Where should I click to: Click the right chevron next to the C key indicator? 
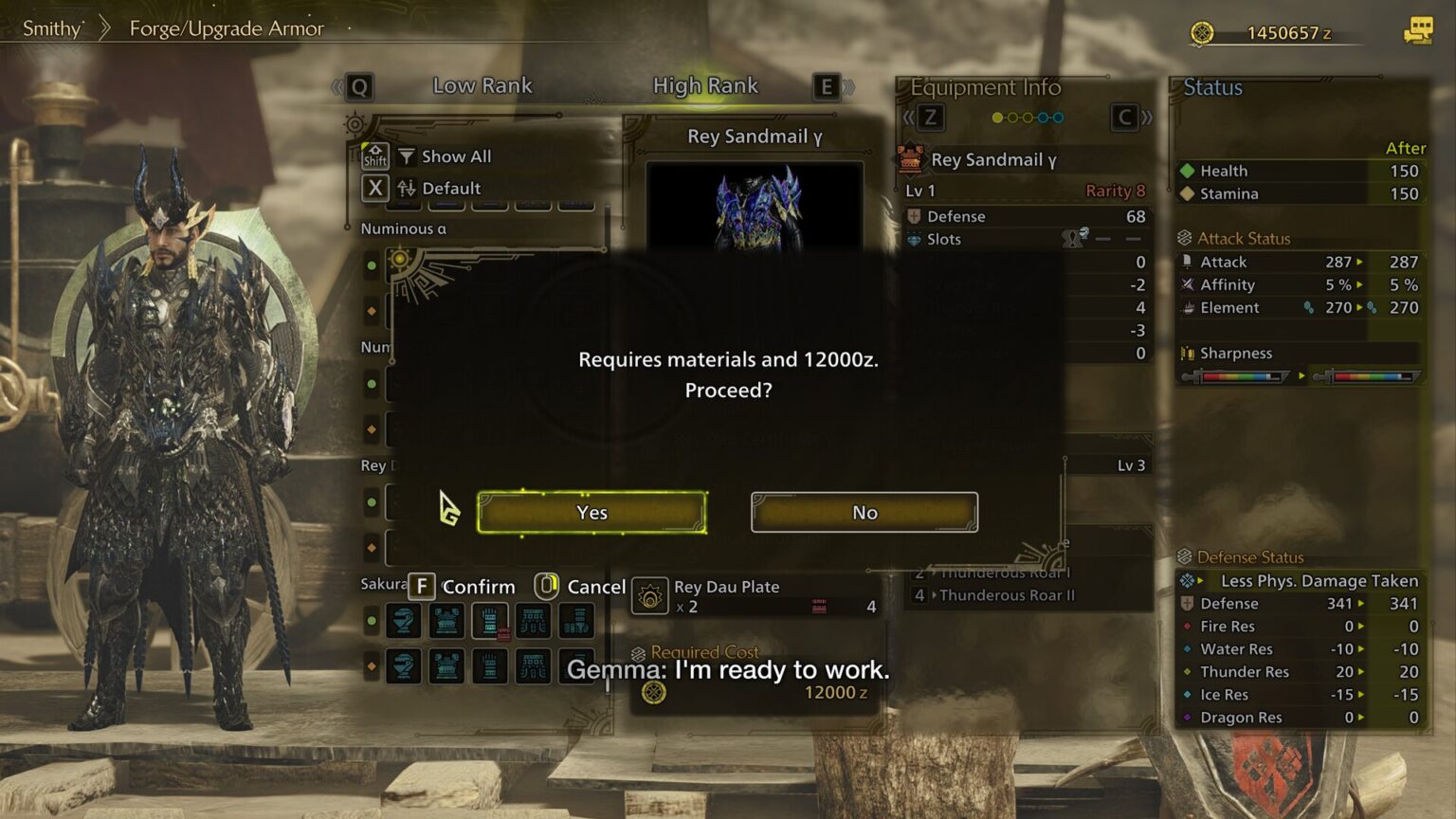[x=1145, y=118]
